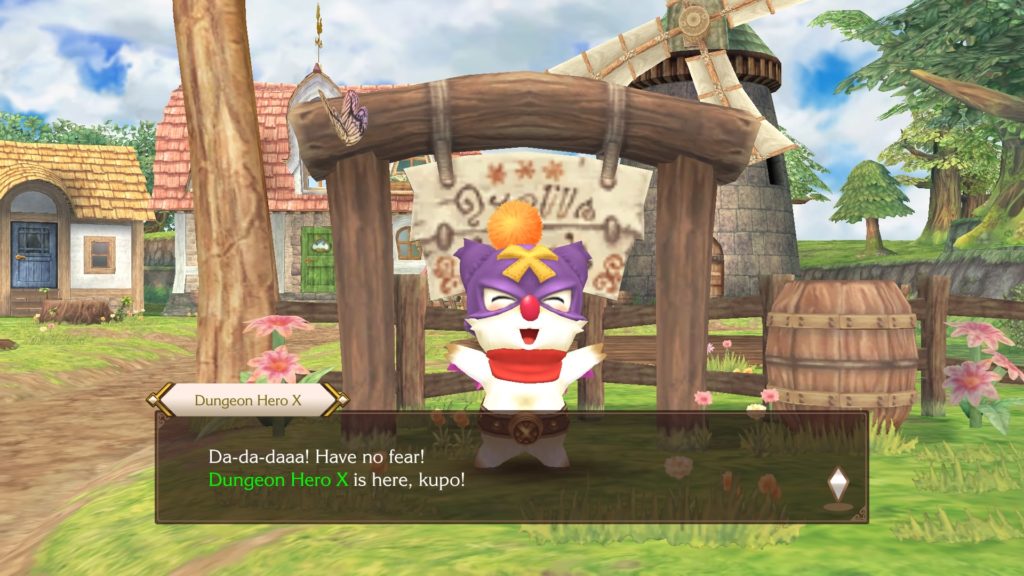
Task: Advance dialogue with the diamond continue indicator
Action: point(838,484)
